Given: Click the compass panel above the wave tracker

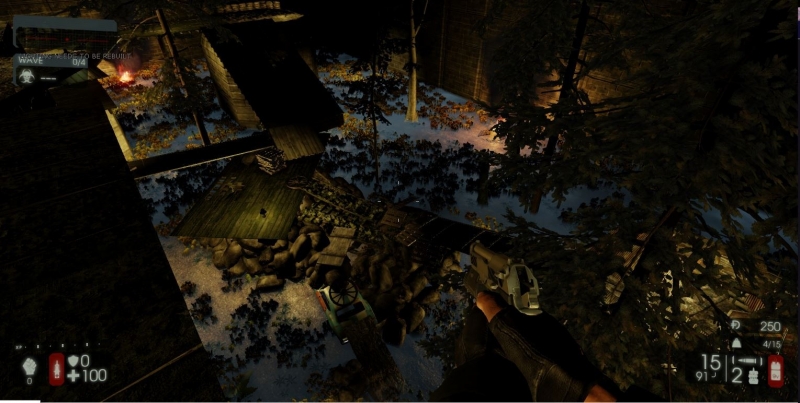Looking at the screenshot, I should [x=63, y=30].
